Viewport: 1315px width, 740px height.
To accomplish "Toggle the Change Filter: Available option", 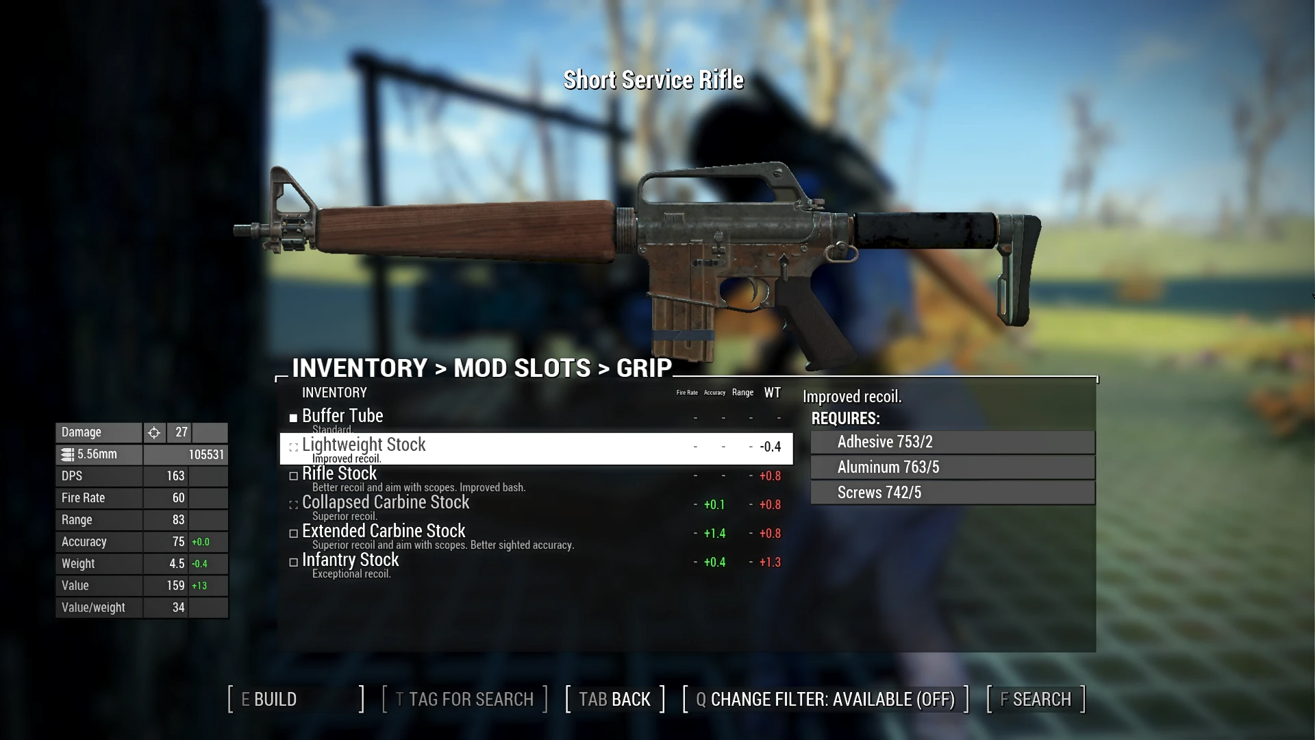I will (826, 699).
